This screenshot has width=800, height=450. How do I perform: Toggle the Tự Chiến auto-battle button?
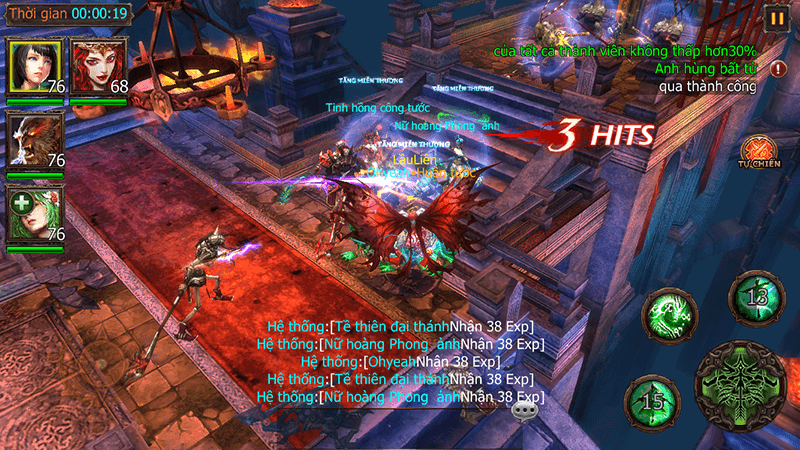758,150
